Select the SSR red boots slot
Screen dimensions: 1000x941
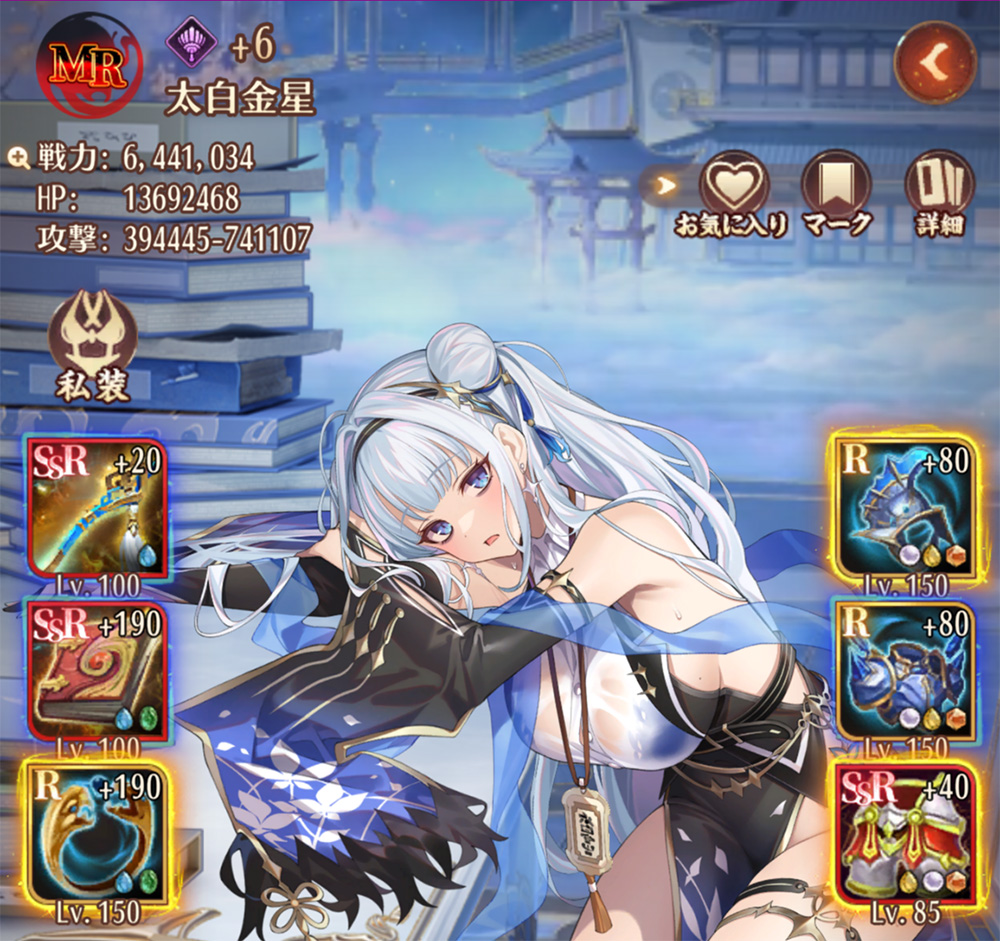pyautogui.click(x=905, y=833)
